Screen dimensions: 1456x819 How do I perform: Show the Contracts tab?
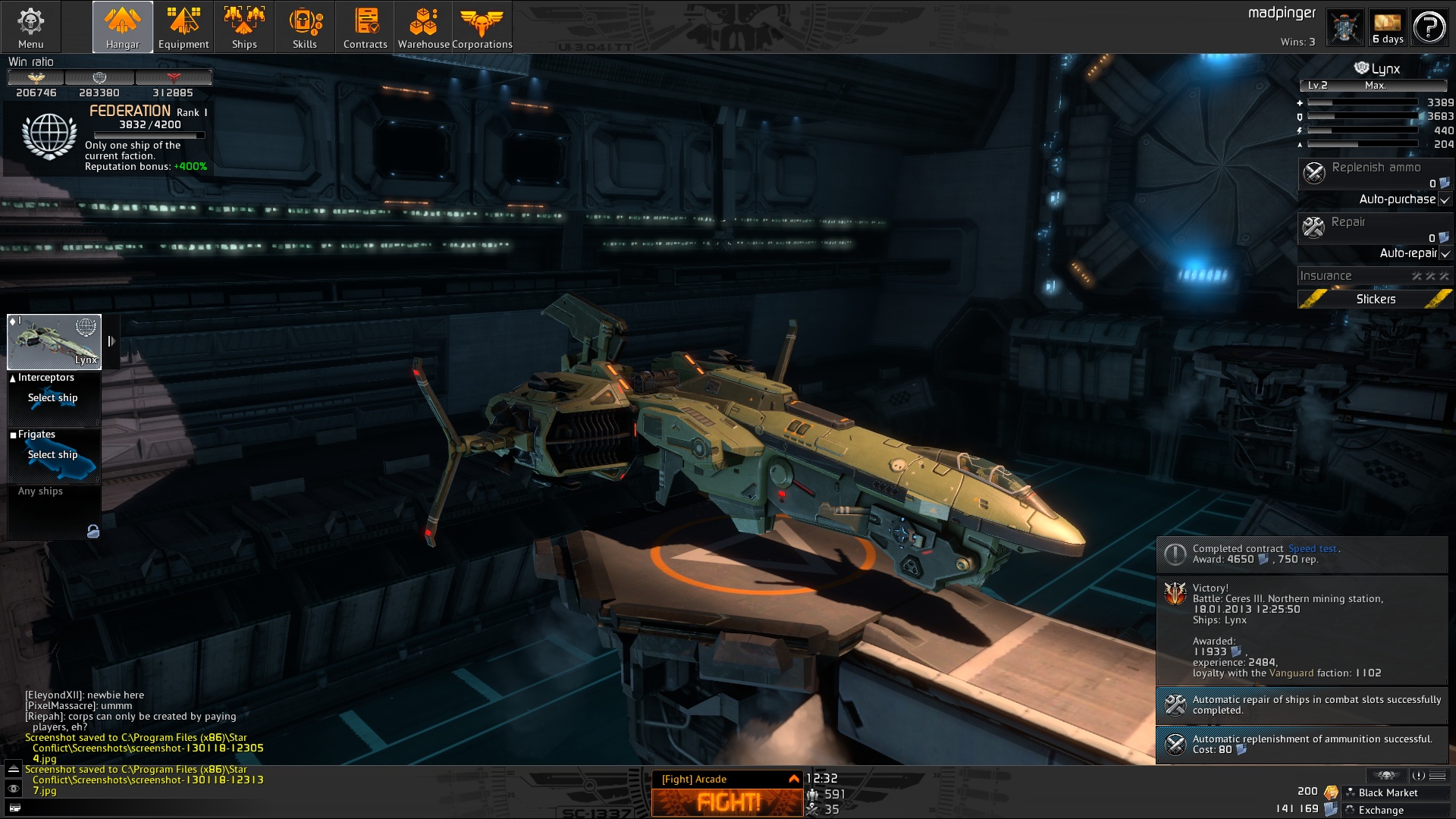click(x=366, y=27)
